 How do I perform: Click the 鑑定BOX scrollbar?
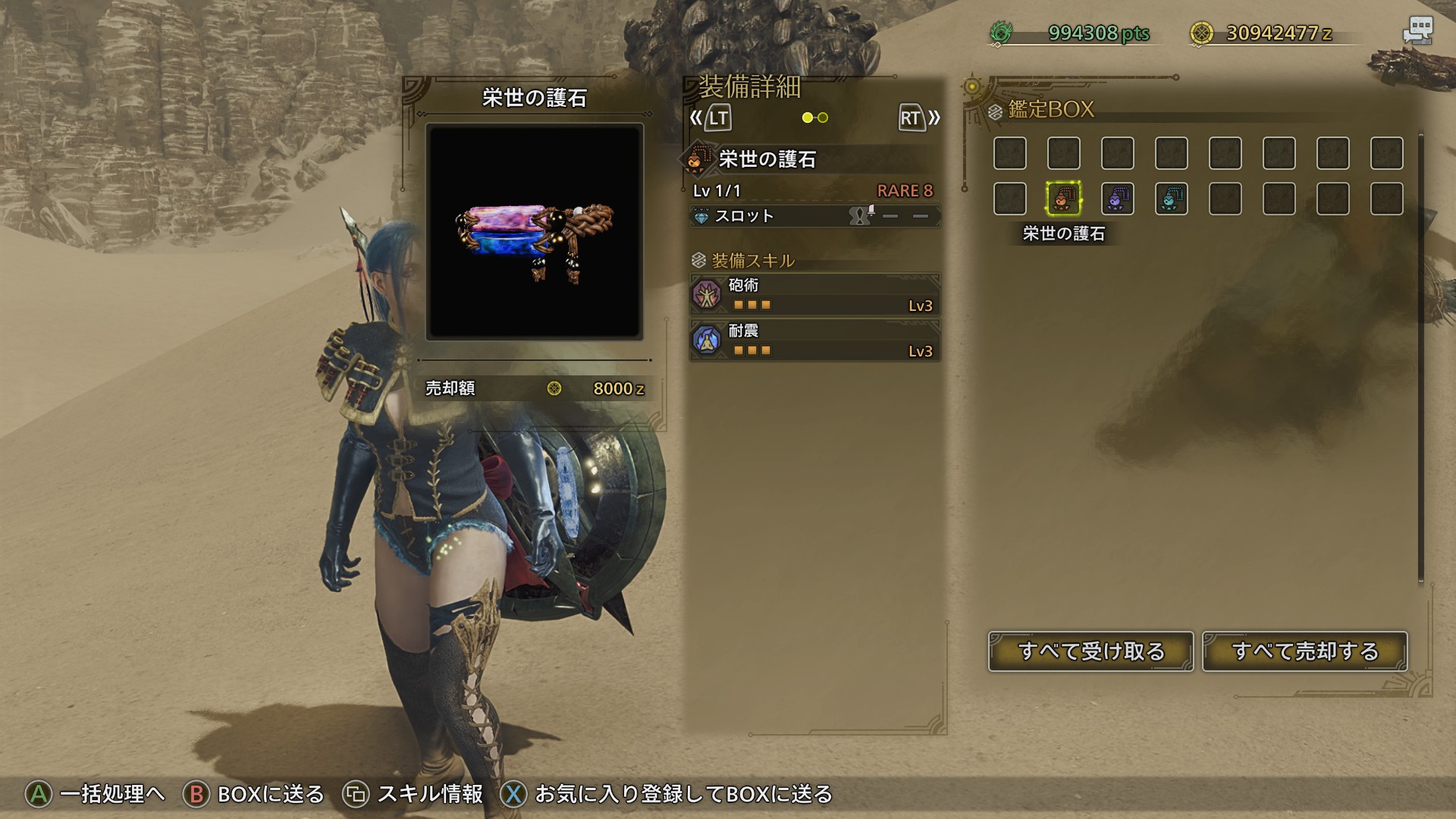pyautogui.click(x=1420, y=356)
